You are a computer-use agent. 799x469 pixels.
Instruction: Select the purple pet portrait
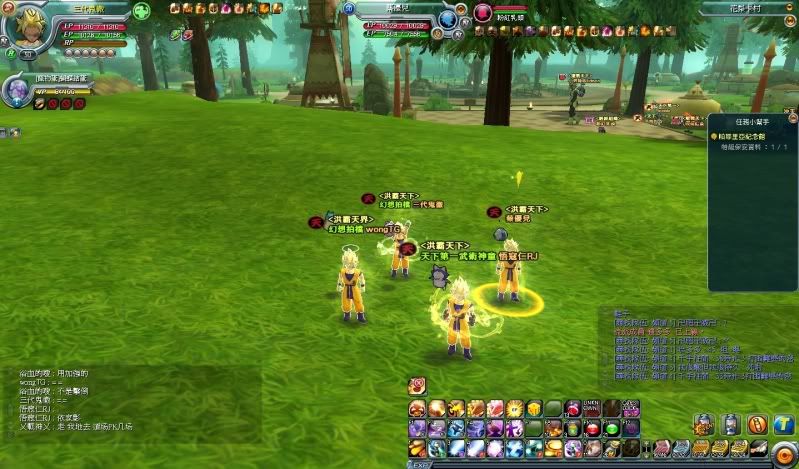[x=17, y=92]
